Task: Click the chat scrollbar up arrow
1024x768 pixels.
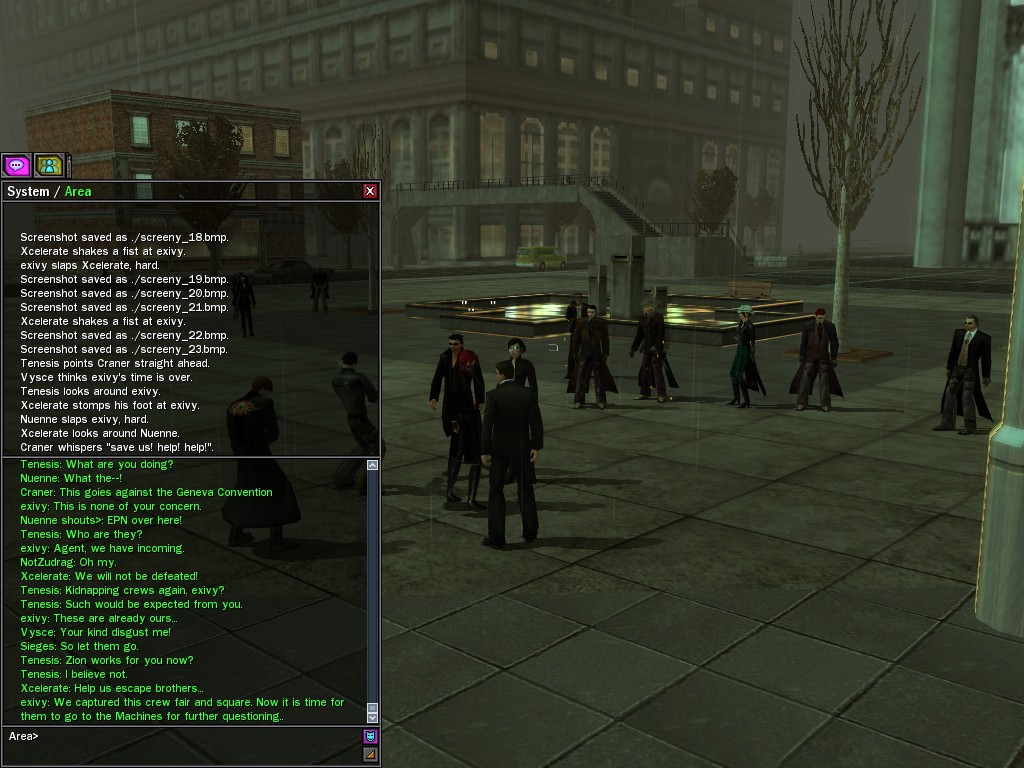Action: coord(373,465)
